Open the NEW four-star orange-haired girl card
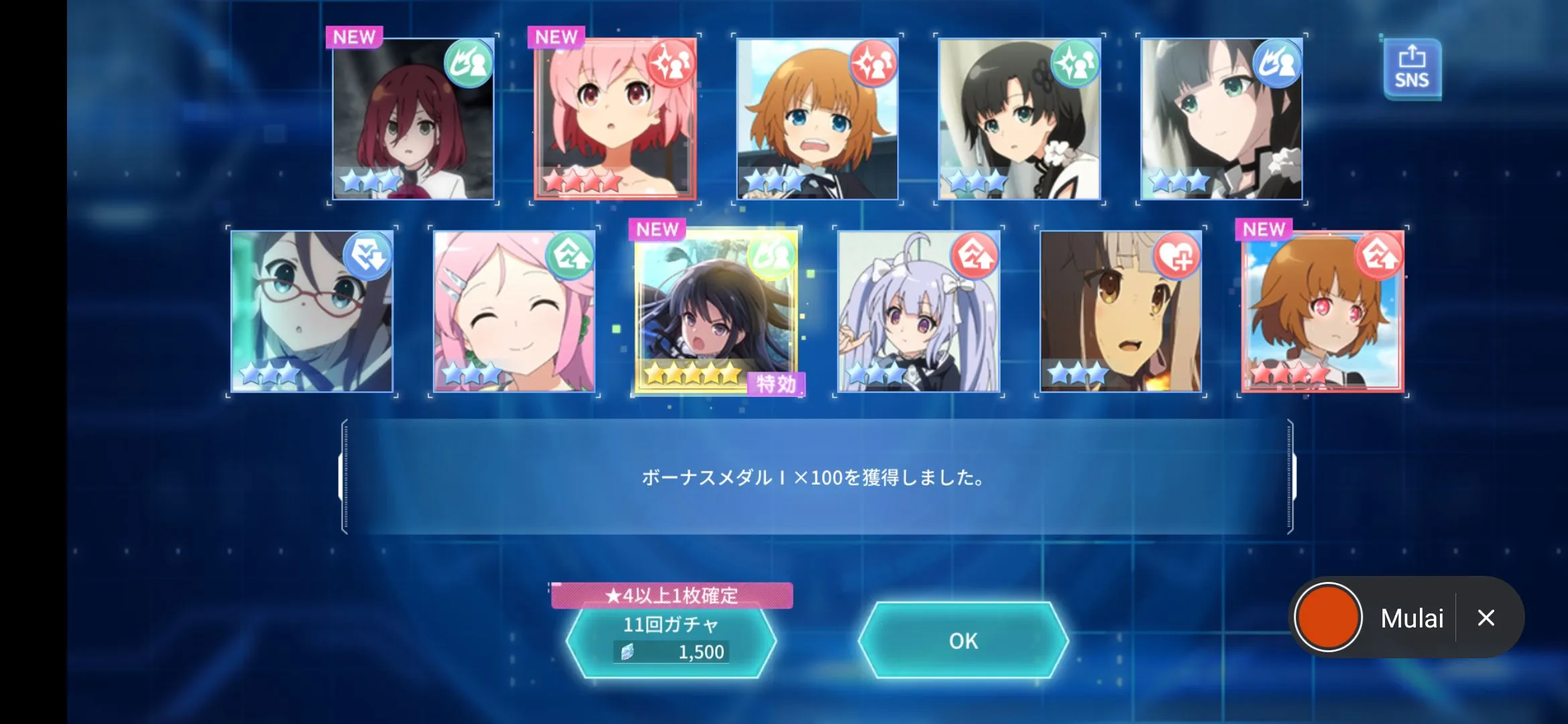1568x724 pixels. (1322, 312)
